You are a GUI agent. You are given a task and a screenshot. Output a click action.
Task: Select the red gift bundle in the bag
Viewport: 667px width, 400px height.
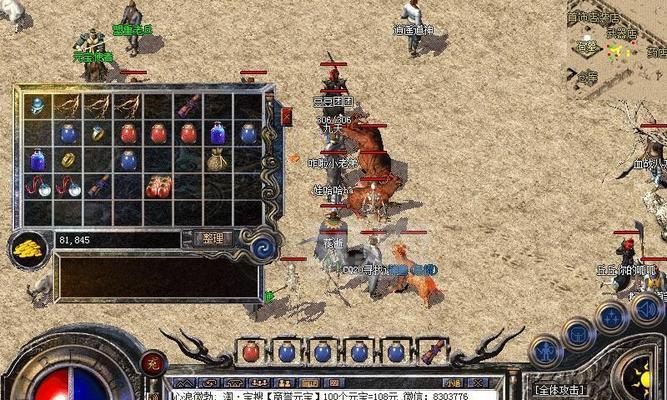click(x=158, y=186)
